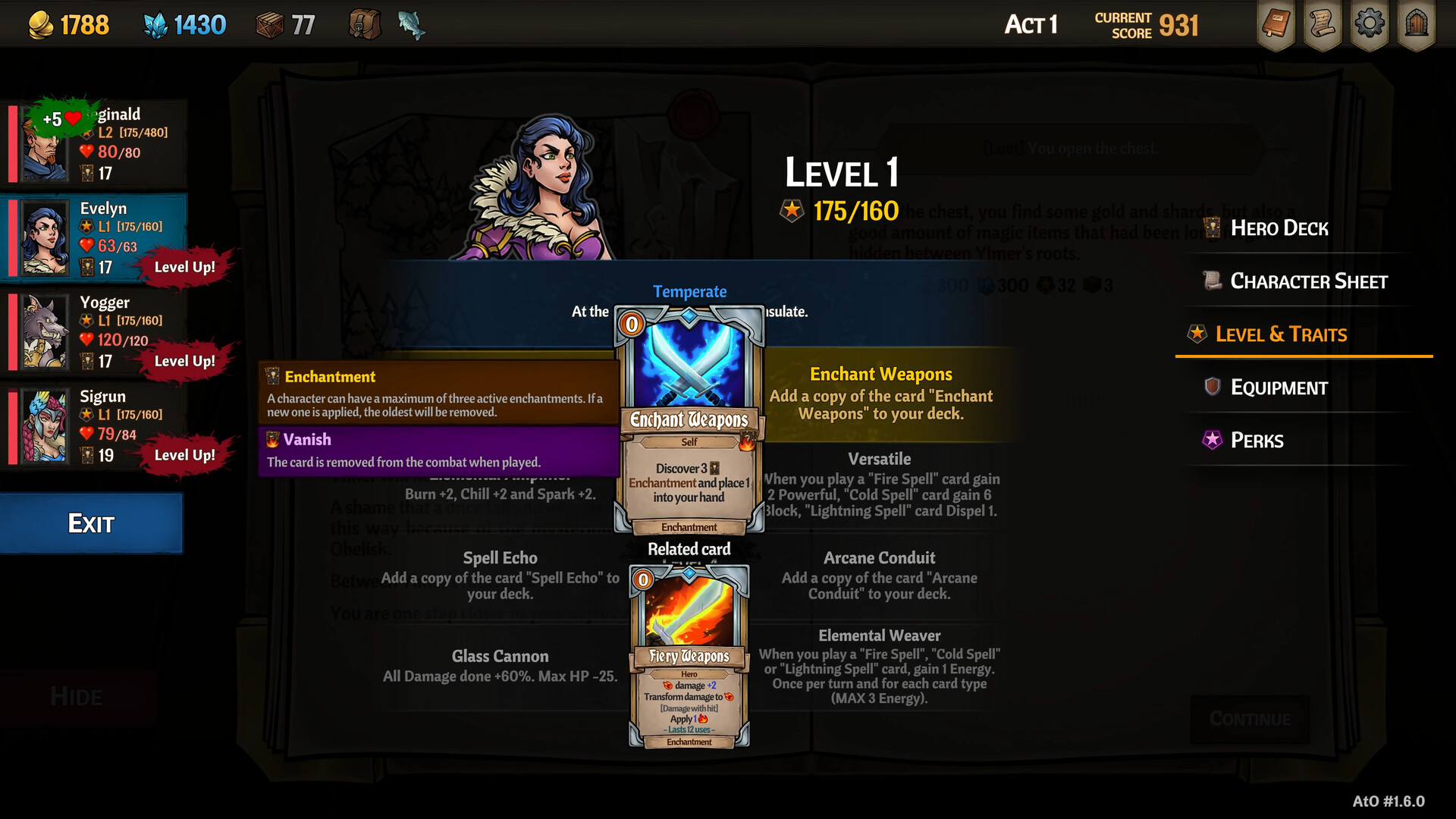Viewport: 1456px width, 819px height.
Task: Select Reginald in the party list
Action: (95, 144)
